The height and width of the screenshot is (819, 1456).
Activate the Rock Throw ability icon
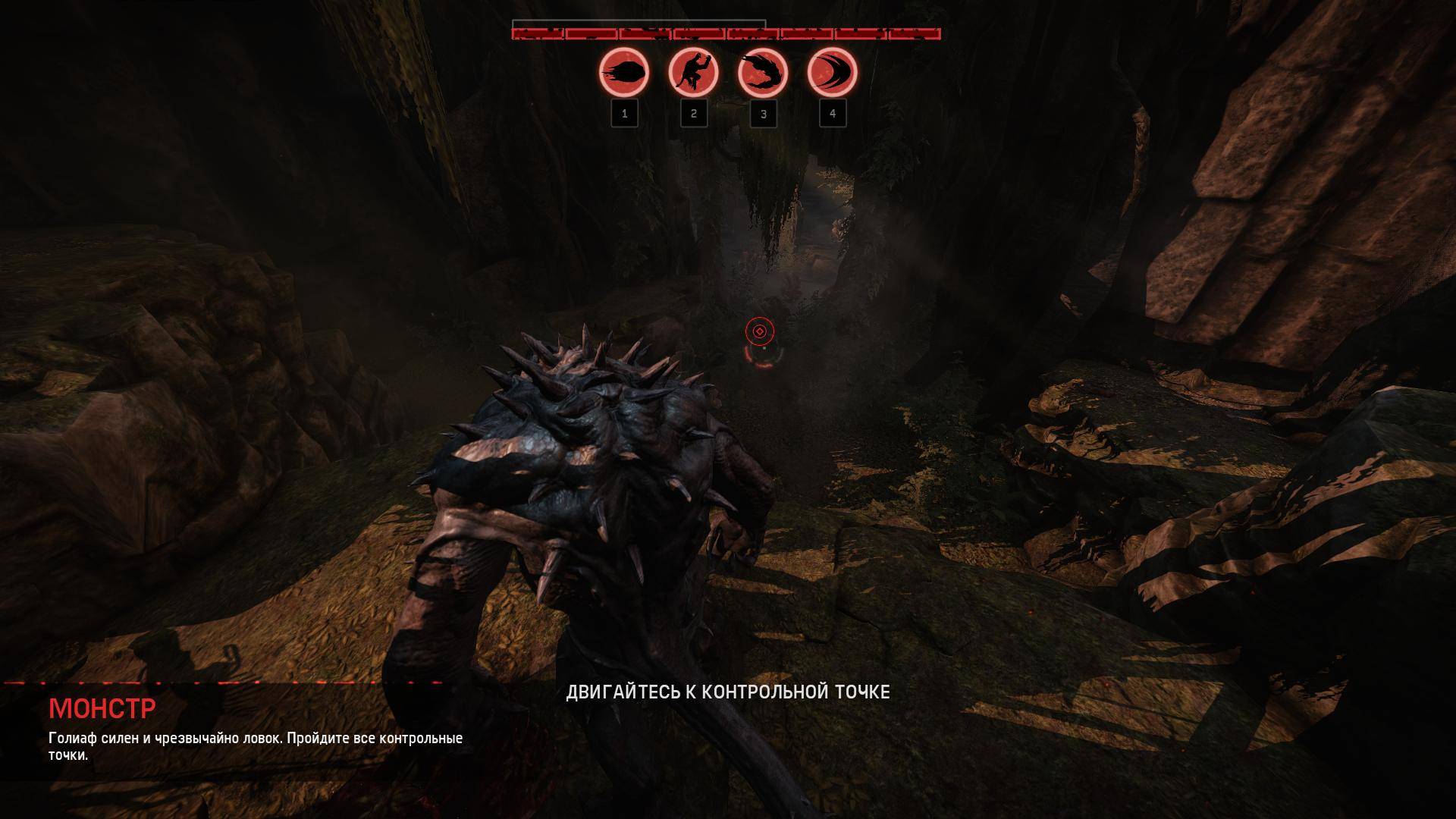(x=624, y=74)
